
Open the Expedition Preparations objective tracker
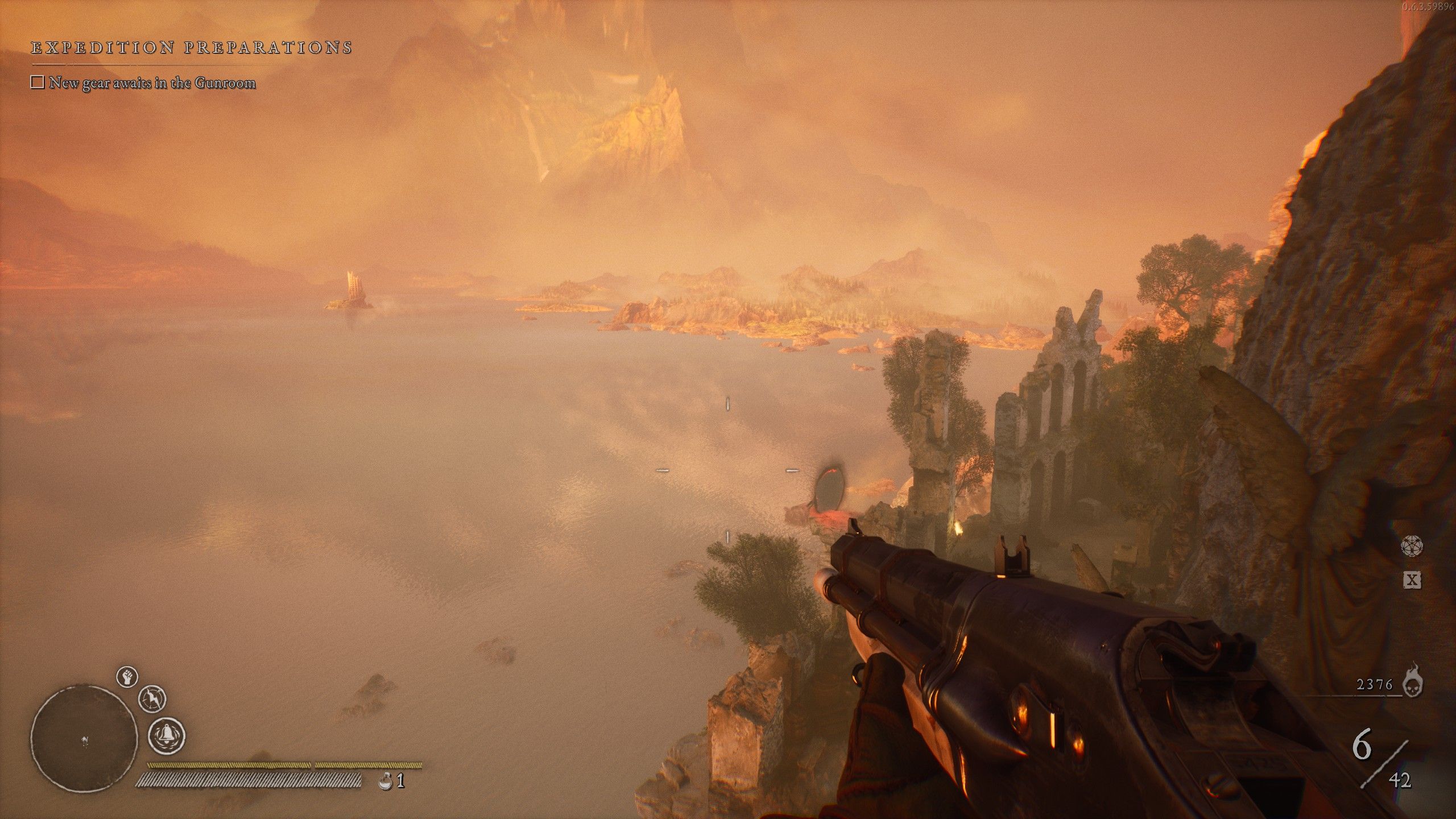pyautogui.click(x=191, y=48)
